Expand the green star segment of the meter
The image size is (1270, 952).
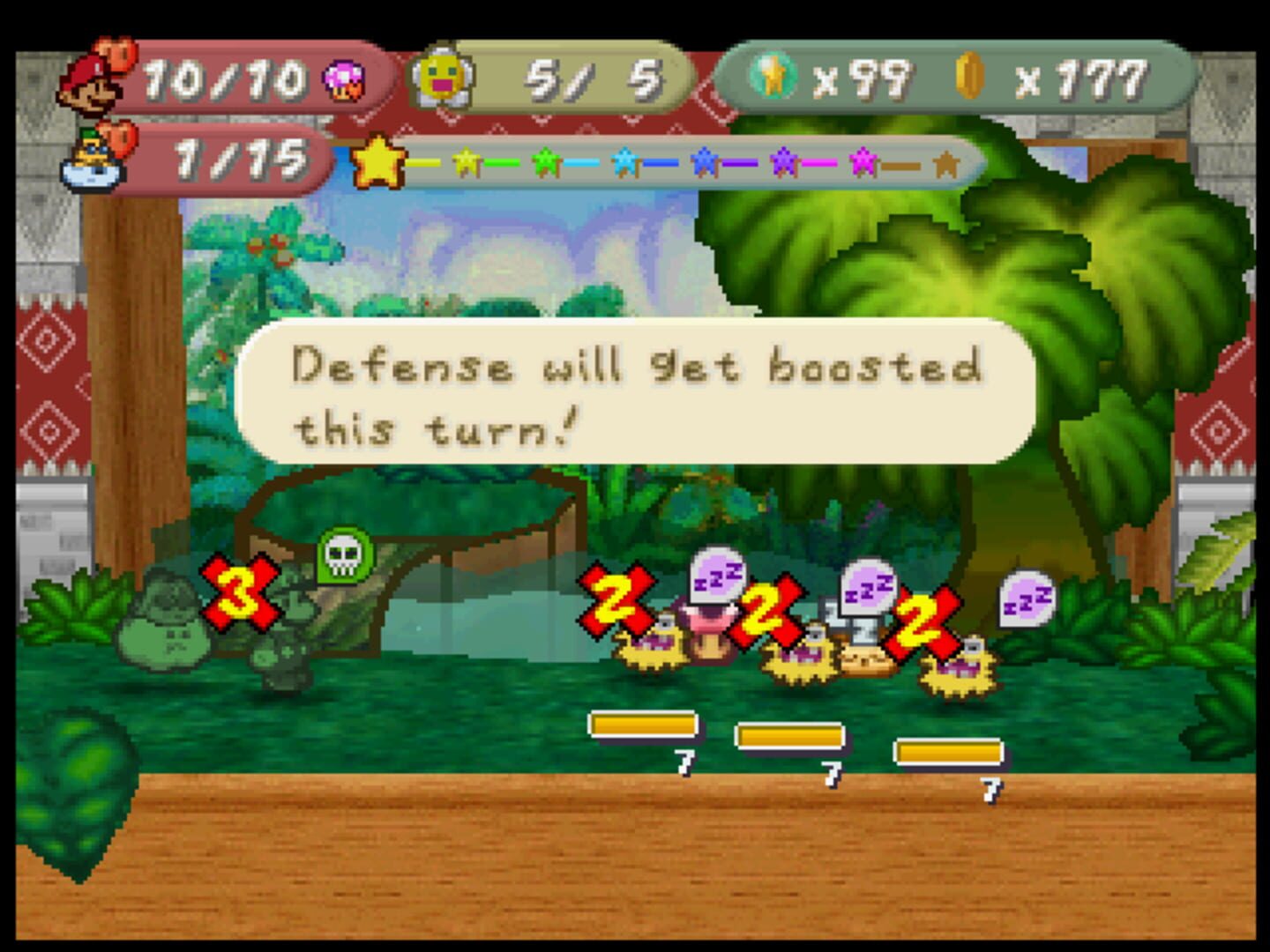(548, 161)
